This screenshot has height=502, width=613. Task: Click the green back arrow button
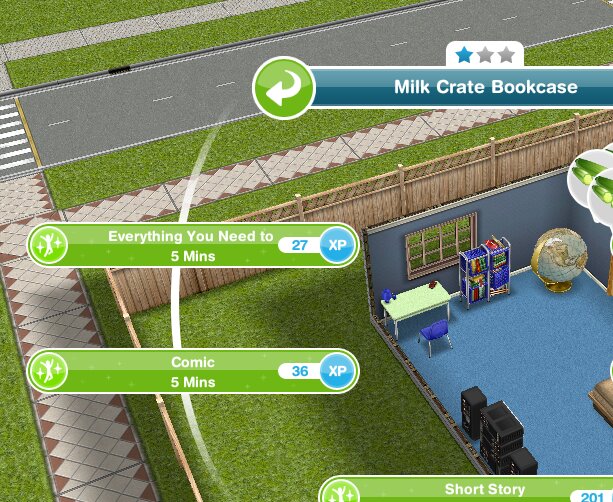[283, 87]
